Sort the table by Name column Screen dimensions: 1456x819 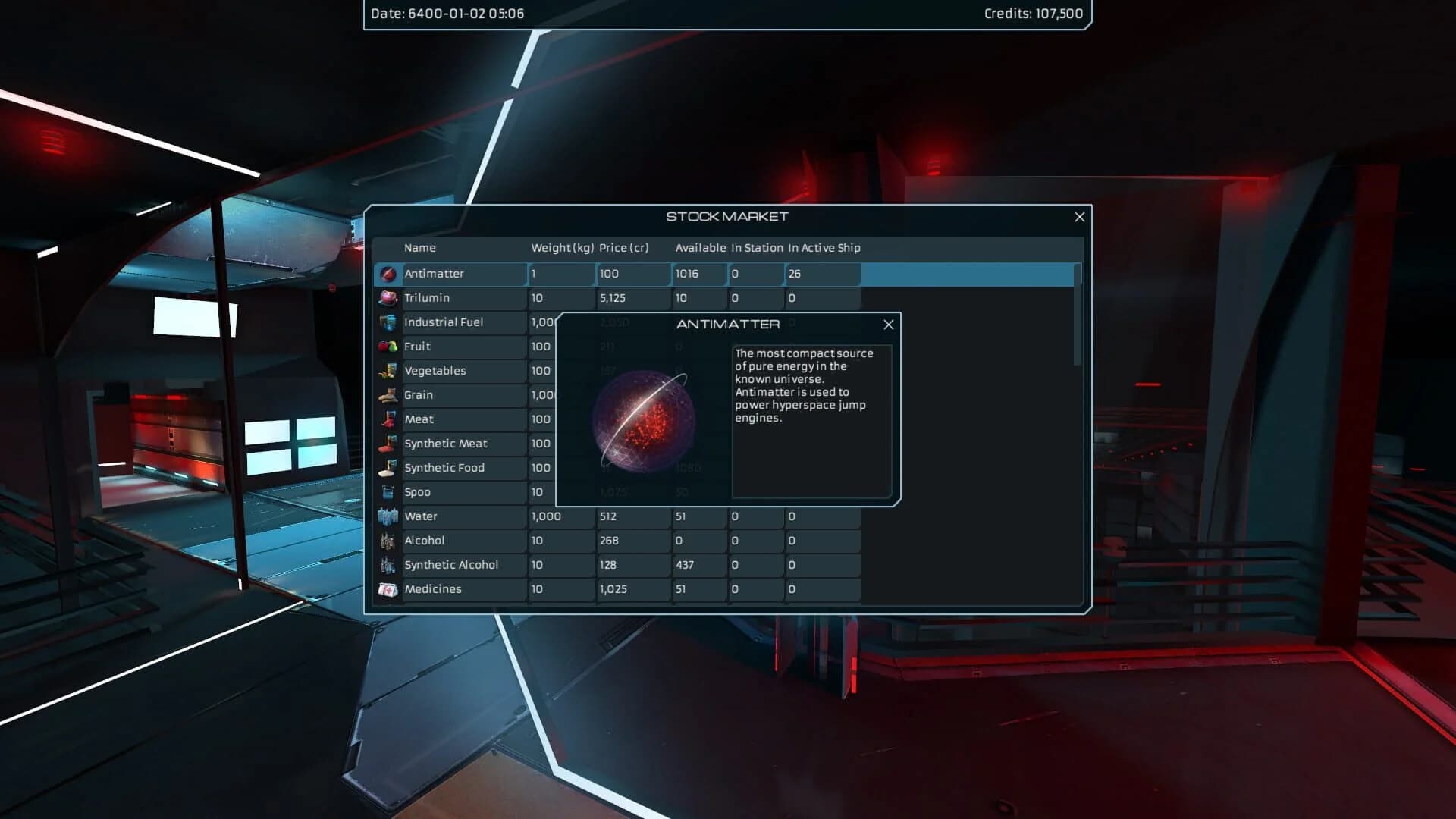pos(421,248)
